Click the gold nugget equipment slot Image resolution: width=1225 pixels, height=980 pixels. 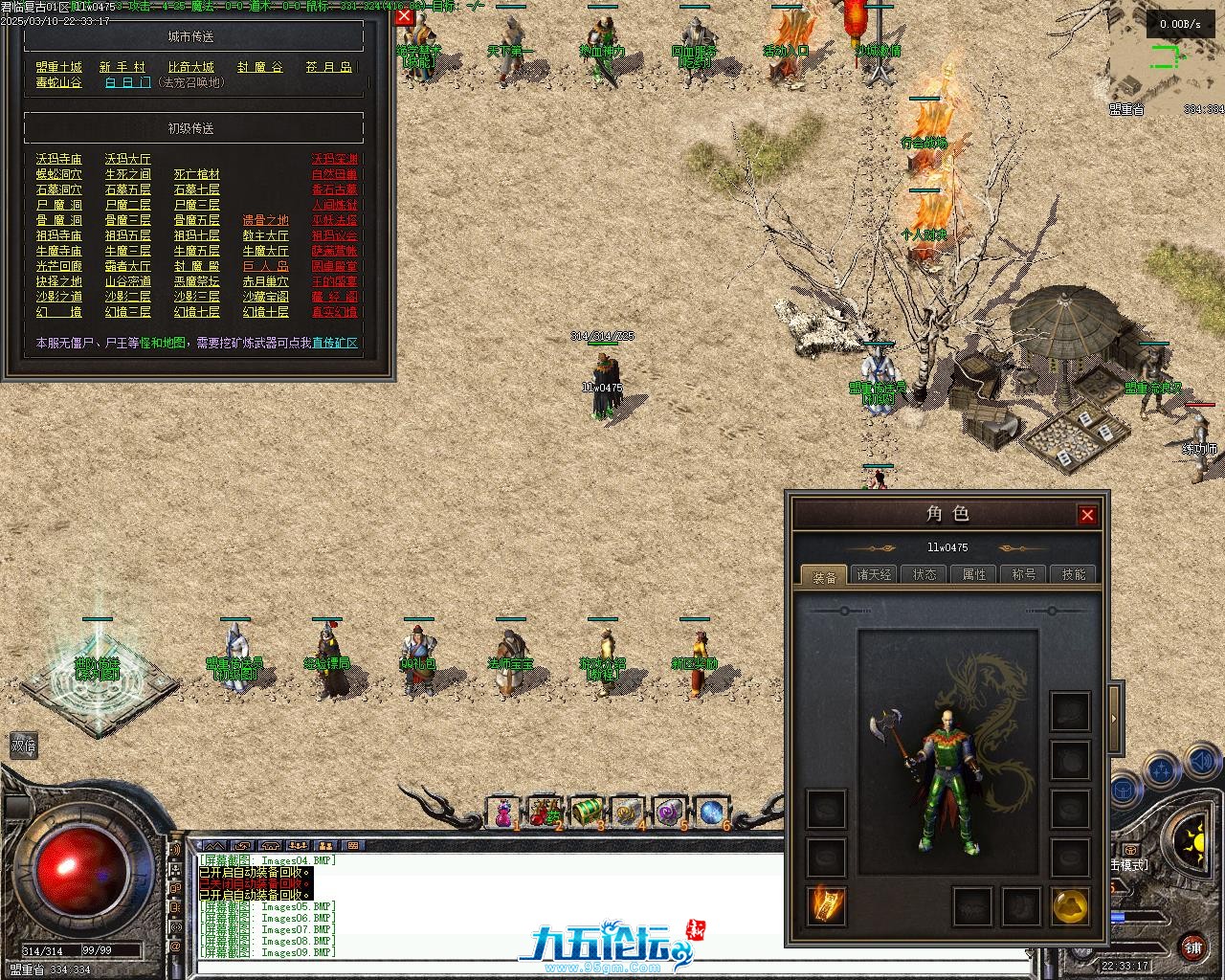[1070, 905]
